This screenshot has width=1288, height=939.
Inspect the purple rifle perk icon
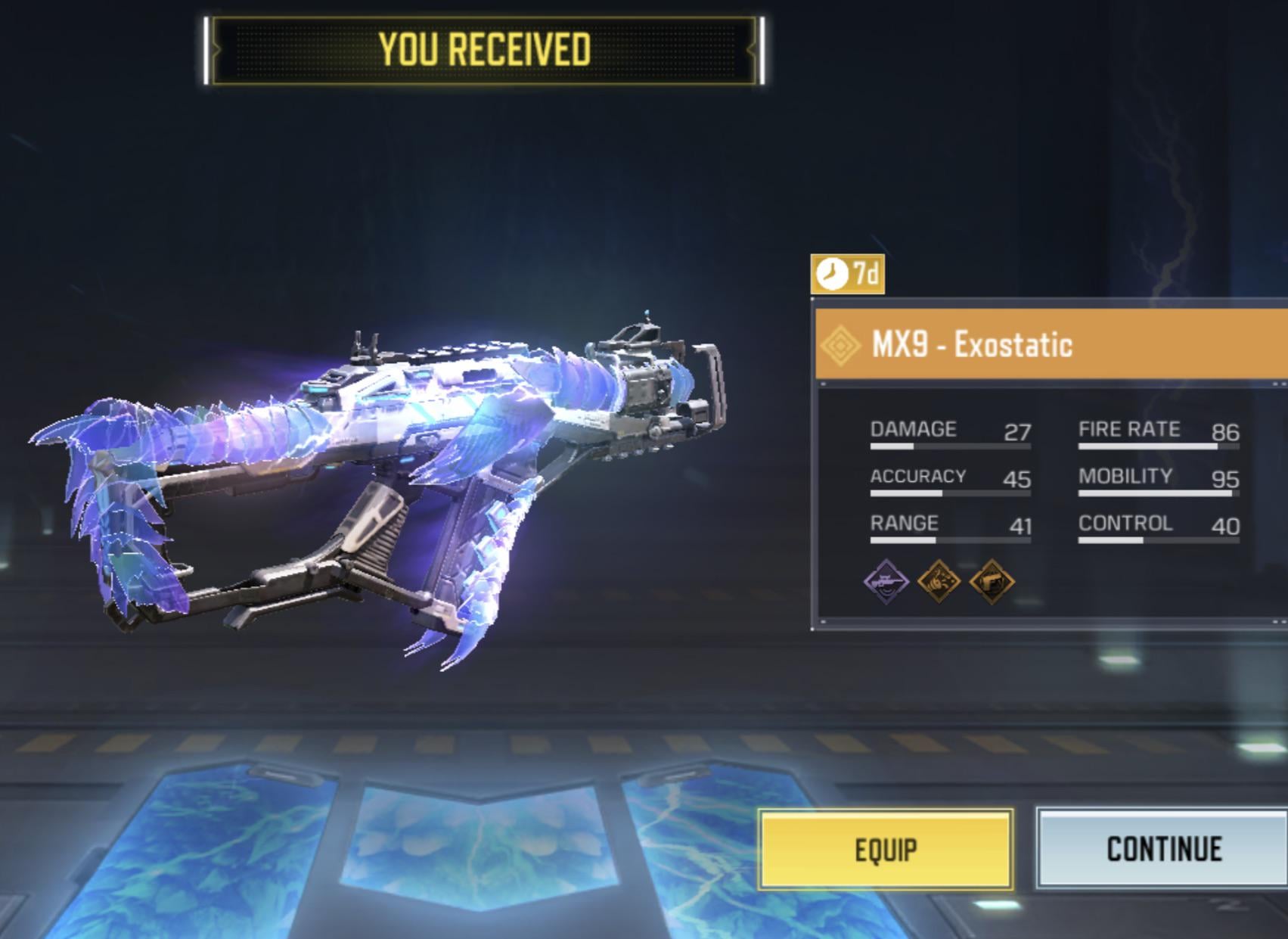pyautogui.click(x=886, y=581)
